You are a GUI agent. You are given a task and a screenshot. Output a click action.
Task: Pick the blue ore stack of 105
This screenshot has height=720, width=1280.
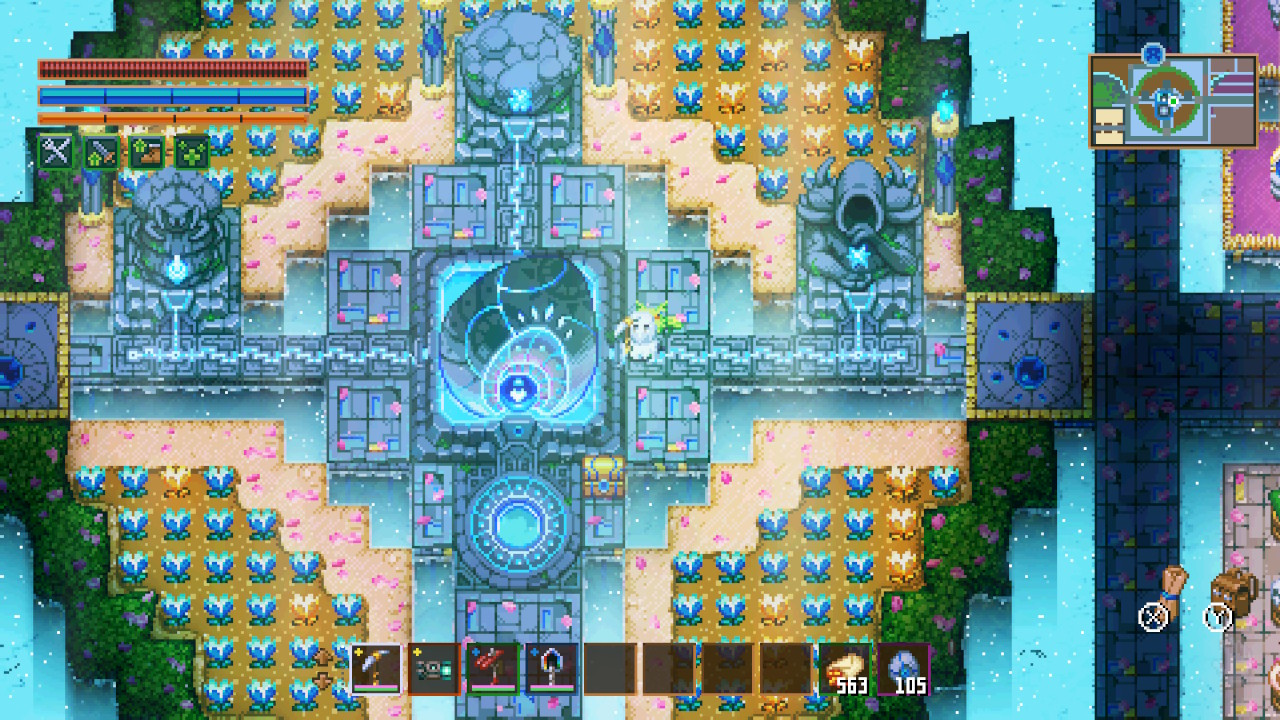pyautogui.click(x=904, y=668)
